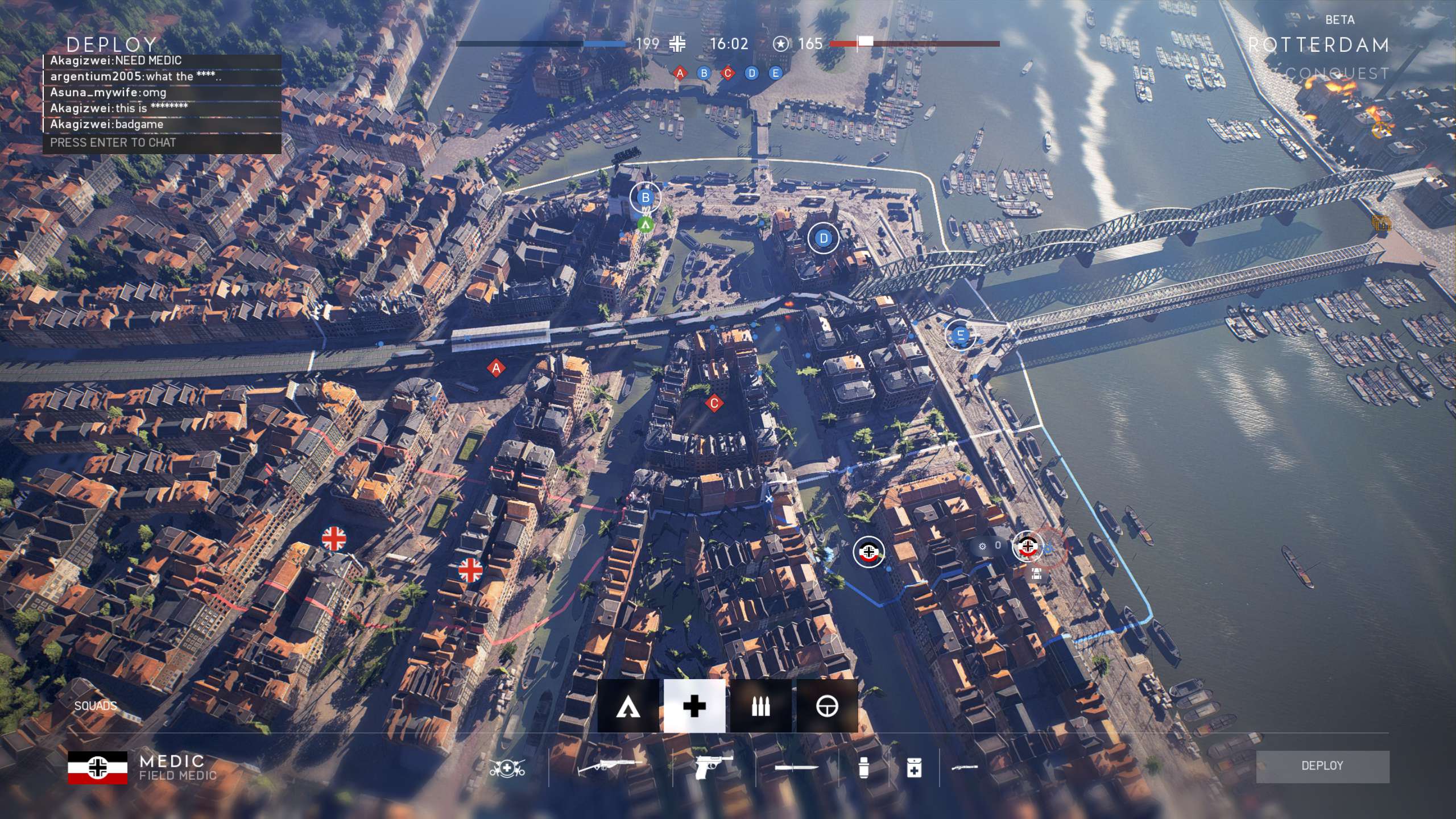Select capture point D on the map
The image size is (1456, 819).
pos(823,239)
